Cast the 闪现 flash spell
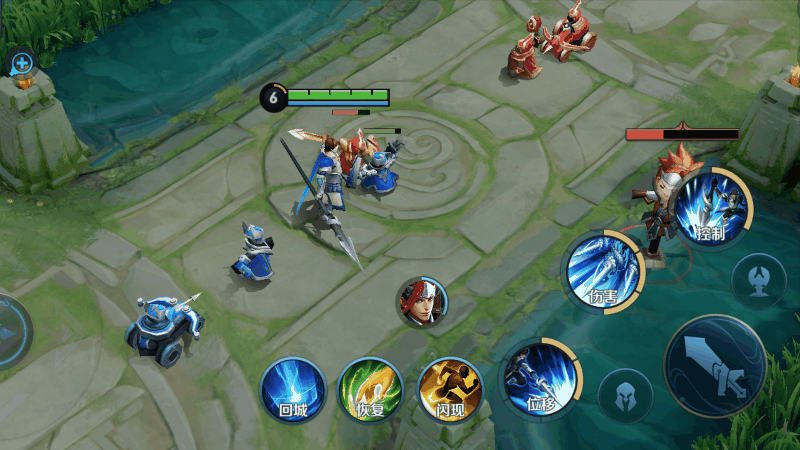The image size is (800, 450). pos(449,389)
